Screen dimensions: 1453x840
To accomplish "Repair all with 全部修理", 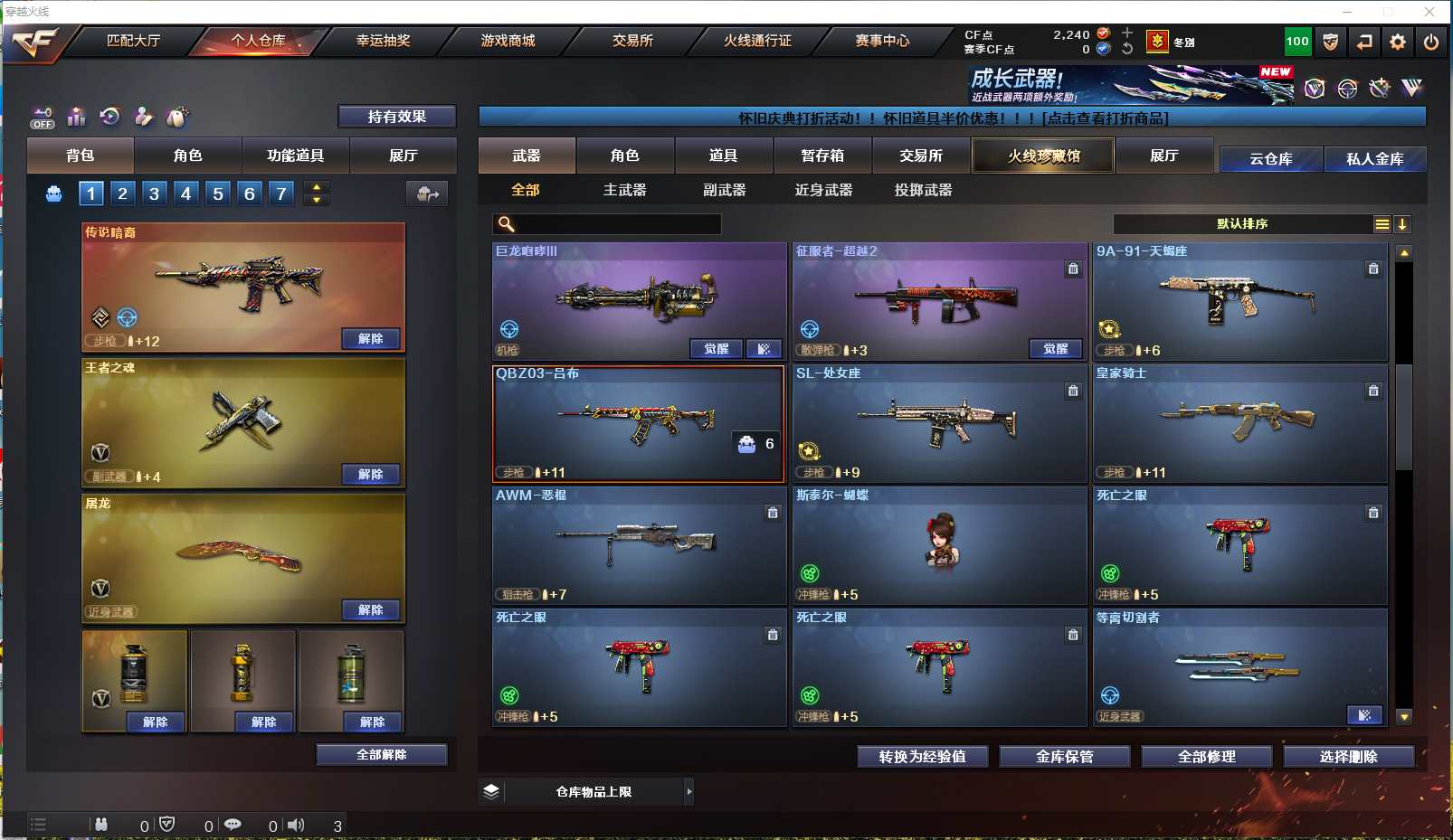I will pos(1206,757).
